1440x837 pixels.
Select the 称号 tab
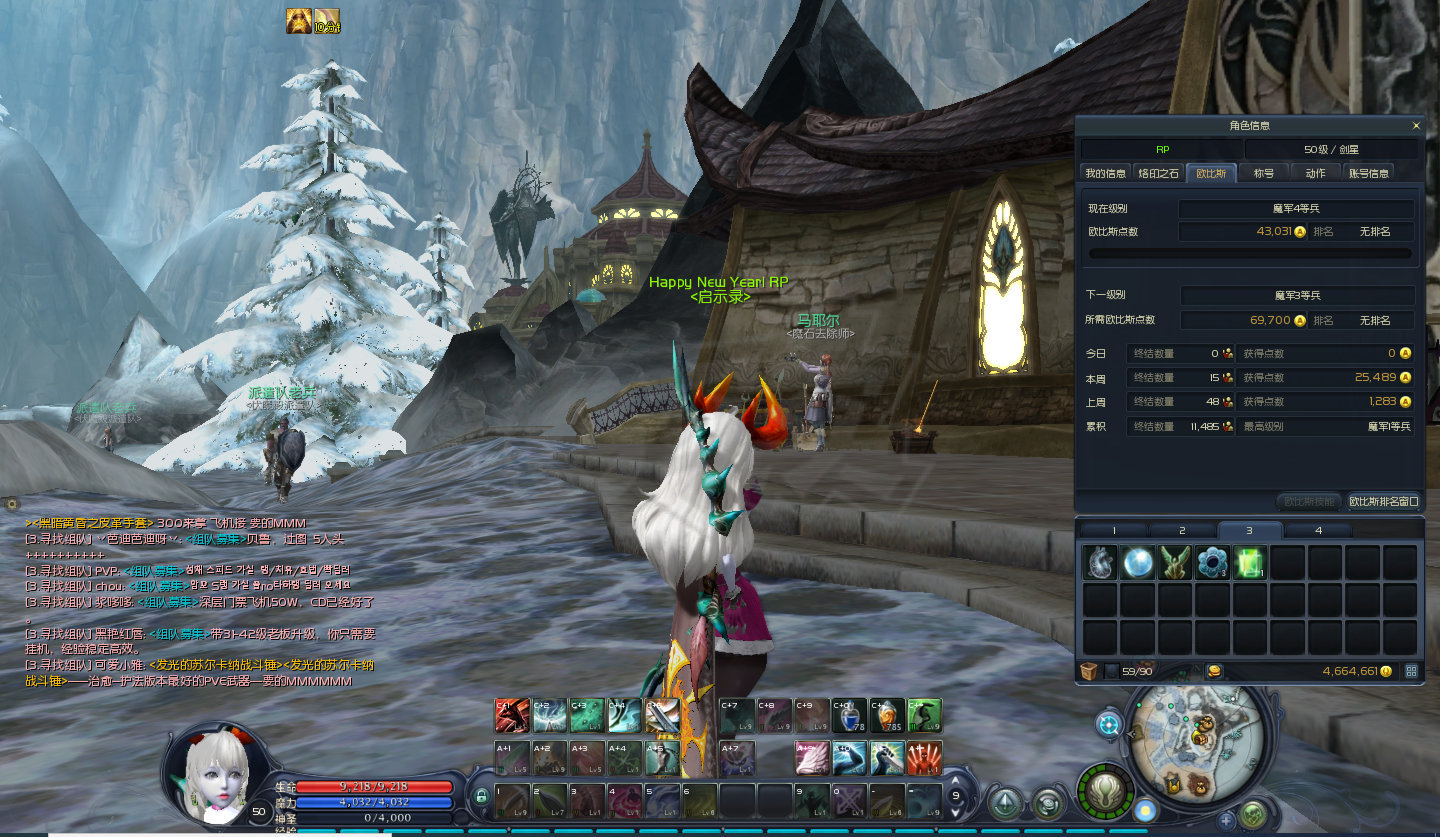(1263, 173)
